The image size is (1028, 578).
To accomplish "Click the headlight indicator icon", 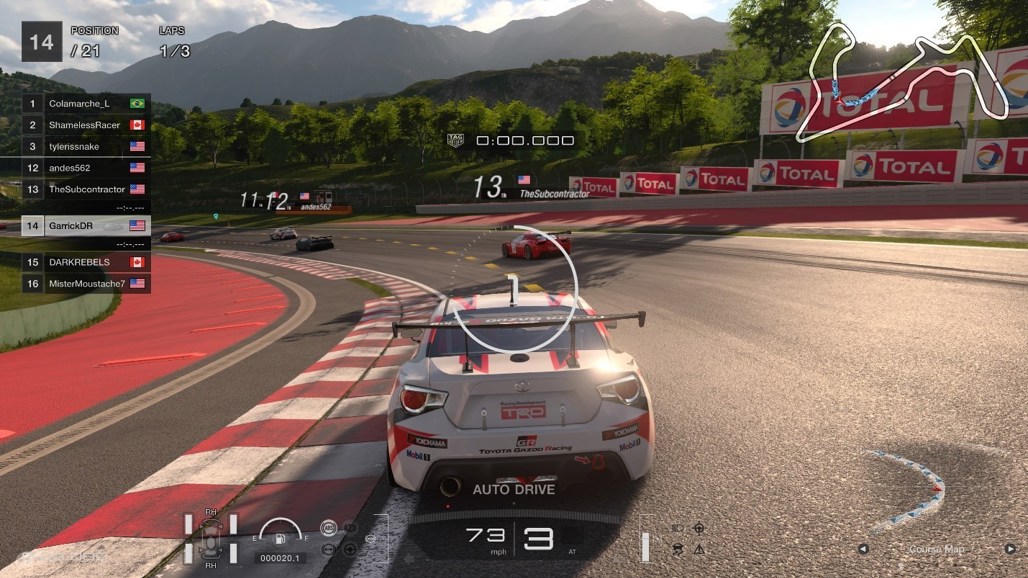I will tap(677, 528).
